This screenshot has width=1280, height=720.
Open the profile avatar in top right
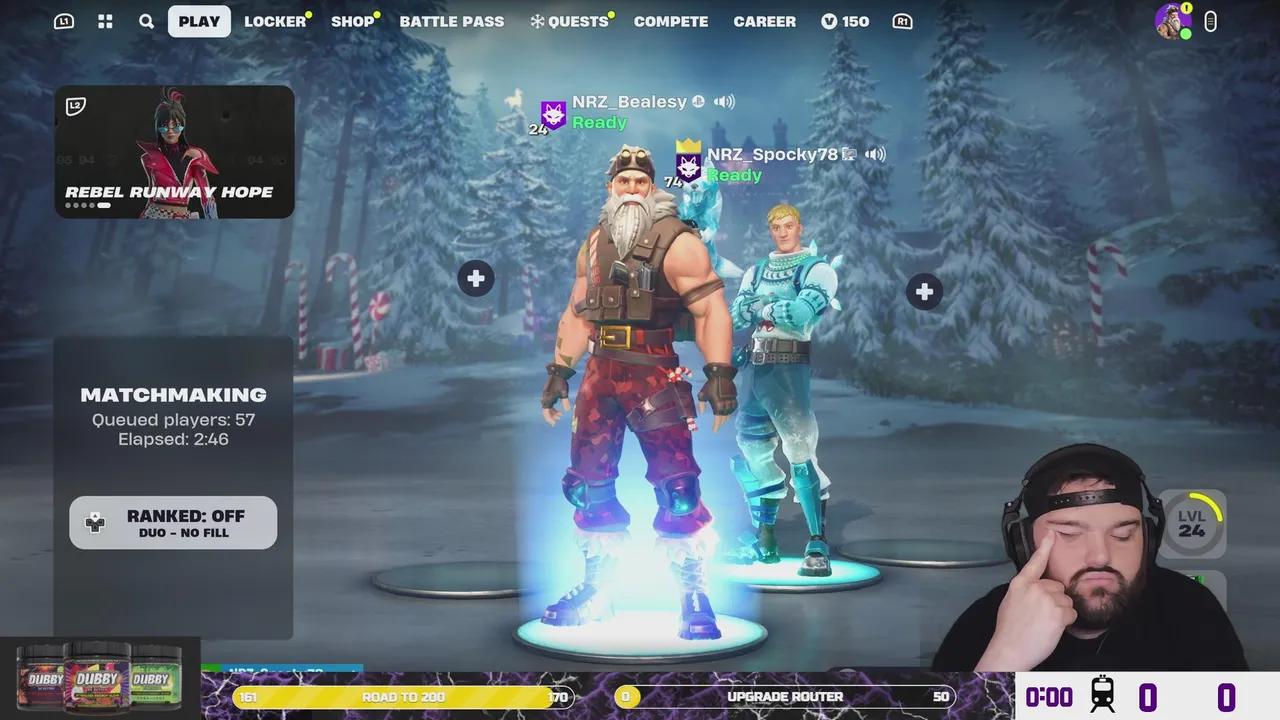tap(1172, 20)
